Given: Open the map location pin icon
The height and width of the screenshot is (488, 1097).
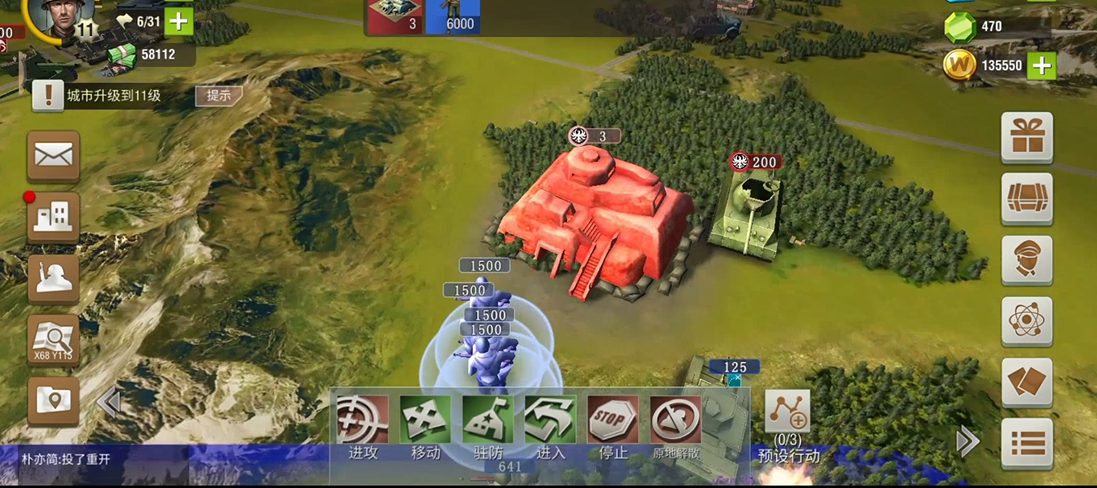Looking at the screenshot, I should coord(53,402).
